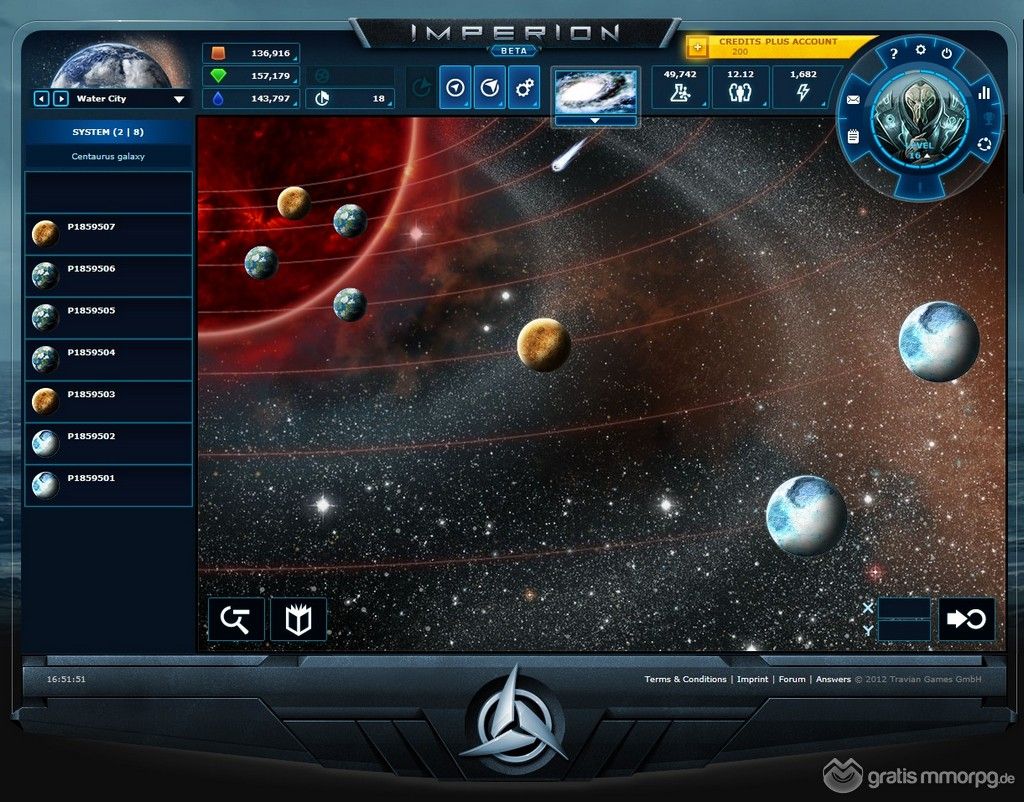The width and height of the screenshot is (1024, 802).
Task: Click the power logout icon
Action: pos(946,53)
